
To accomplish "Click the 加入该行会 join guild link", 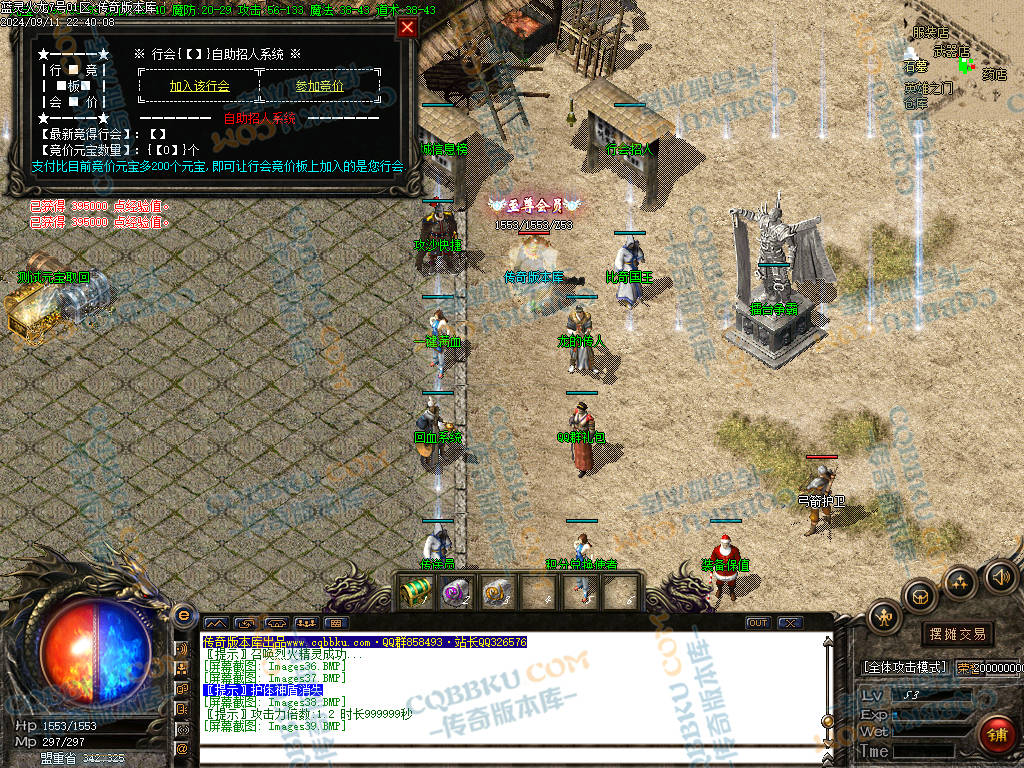I will (x=200, y=86).
